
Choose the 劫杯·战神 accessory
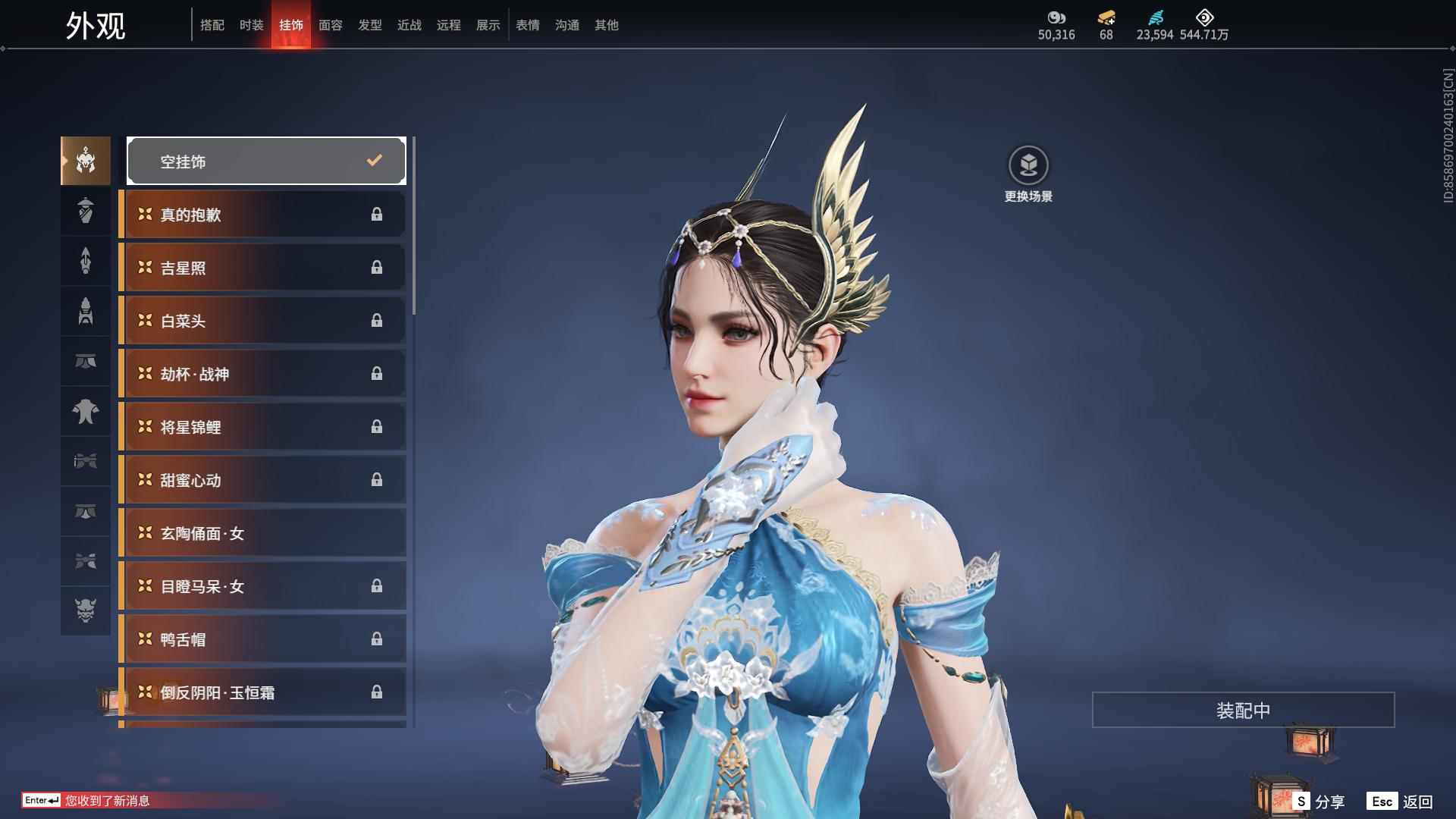pyautogui.click(x=264, y=374)
